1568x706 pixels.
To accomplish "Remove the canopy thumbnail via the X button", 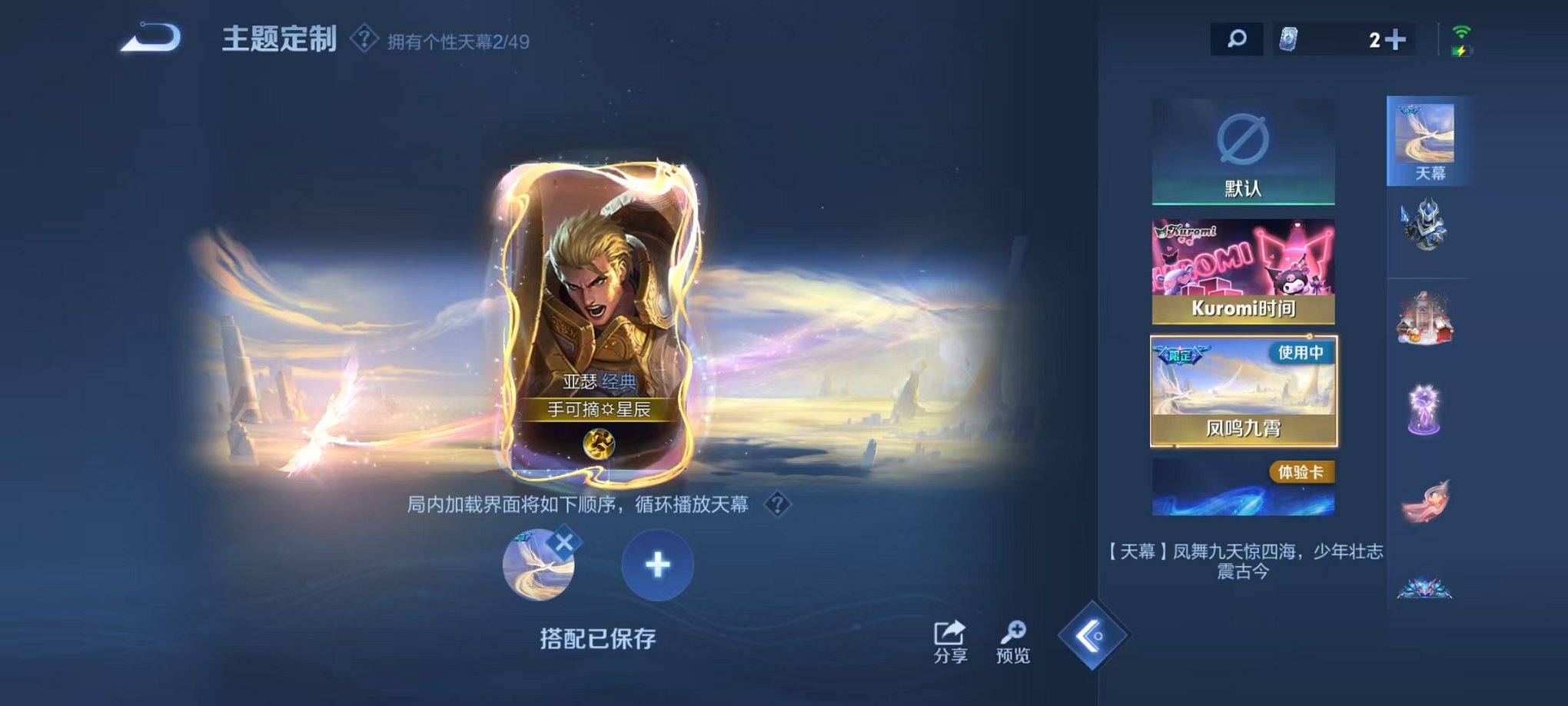I will 566,543.
